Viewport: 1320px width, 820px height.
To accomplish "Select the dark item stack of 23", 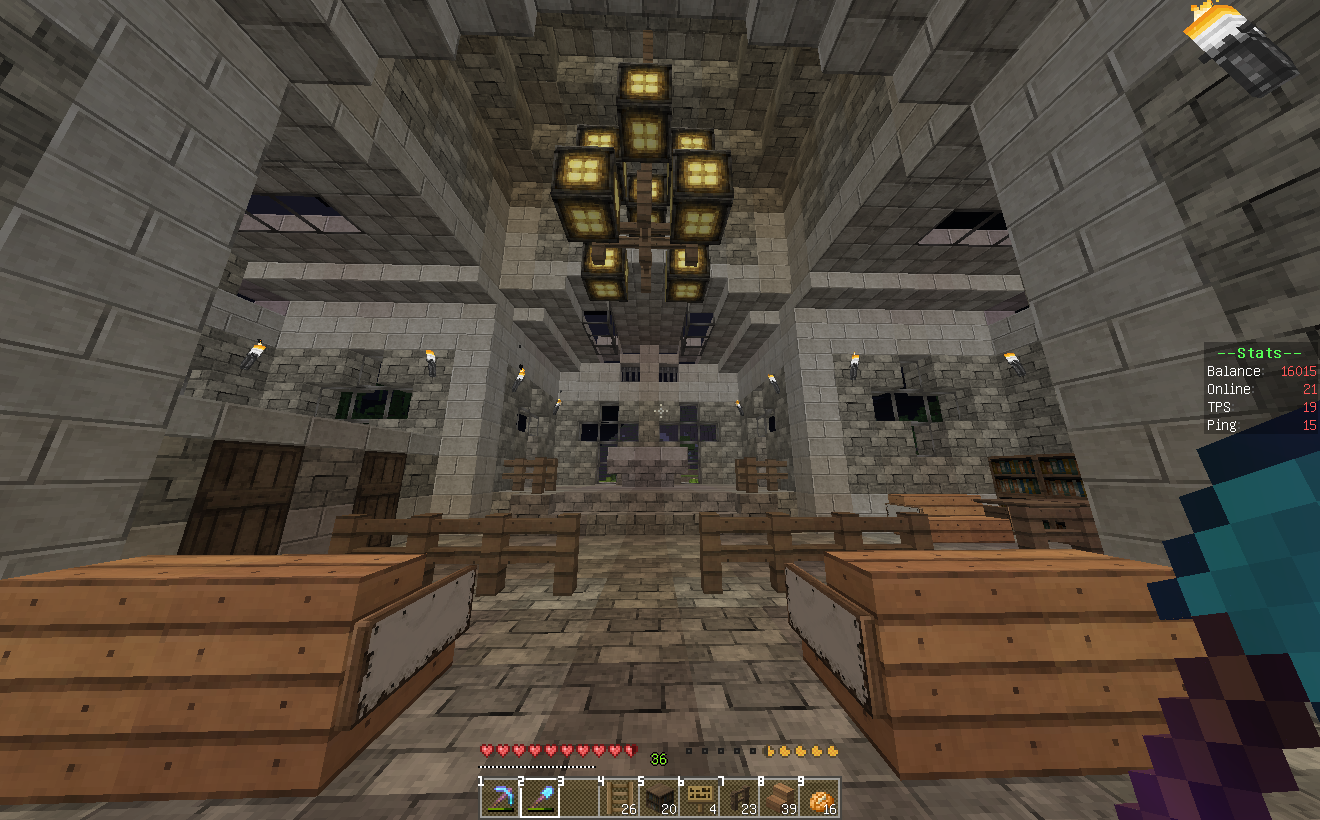I will pyautogui.click(x=739, y=798).
